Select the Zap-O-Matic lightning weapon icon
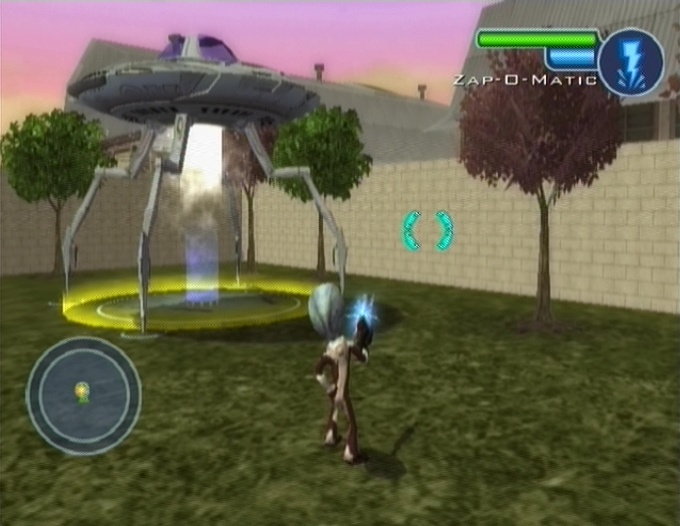Image resolution: width=680 pixels, height=526 pixels. 631,62
